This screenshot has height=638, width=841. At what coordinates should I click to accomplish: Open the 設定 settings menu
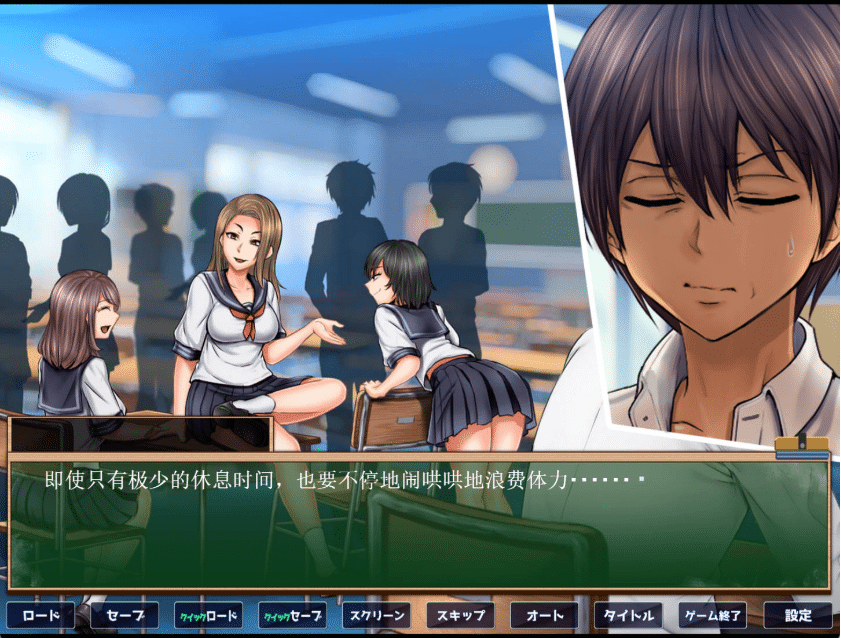(797, 615)
